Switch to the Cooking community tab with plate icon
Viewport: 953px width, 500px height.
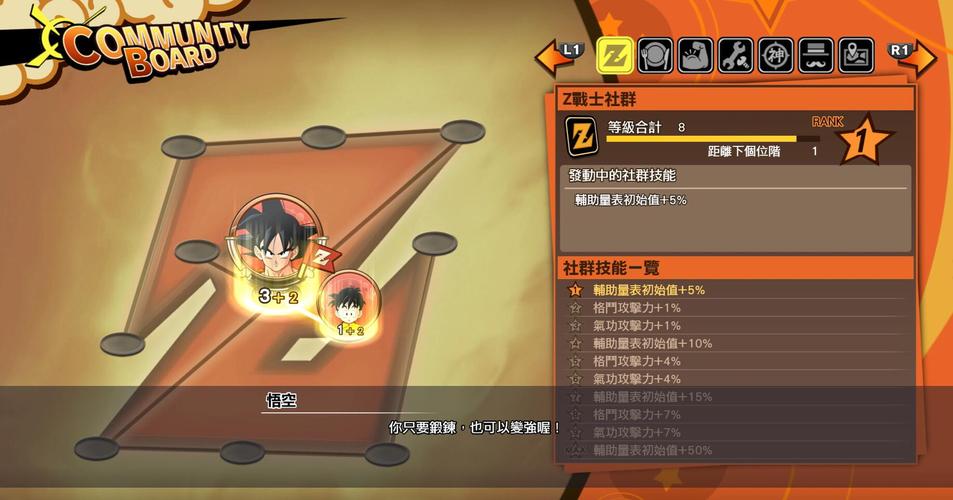click(656, 55)
